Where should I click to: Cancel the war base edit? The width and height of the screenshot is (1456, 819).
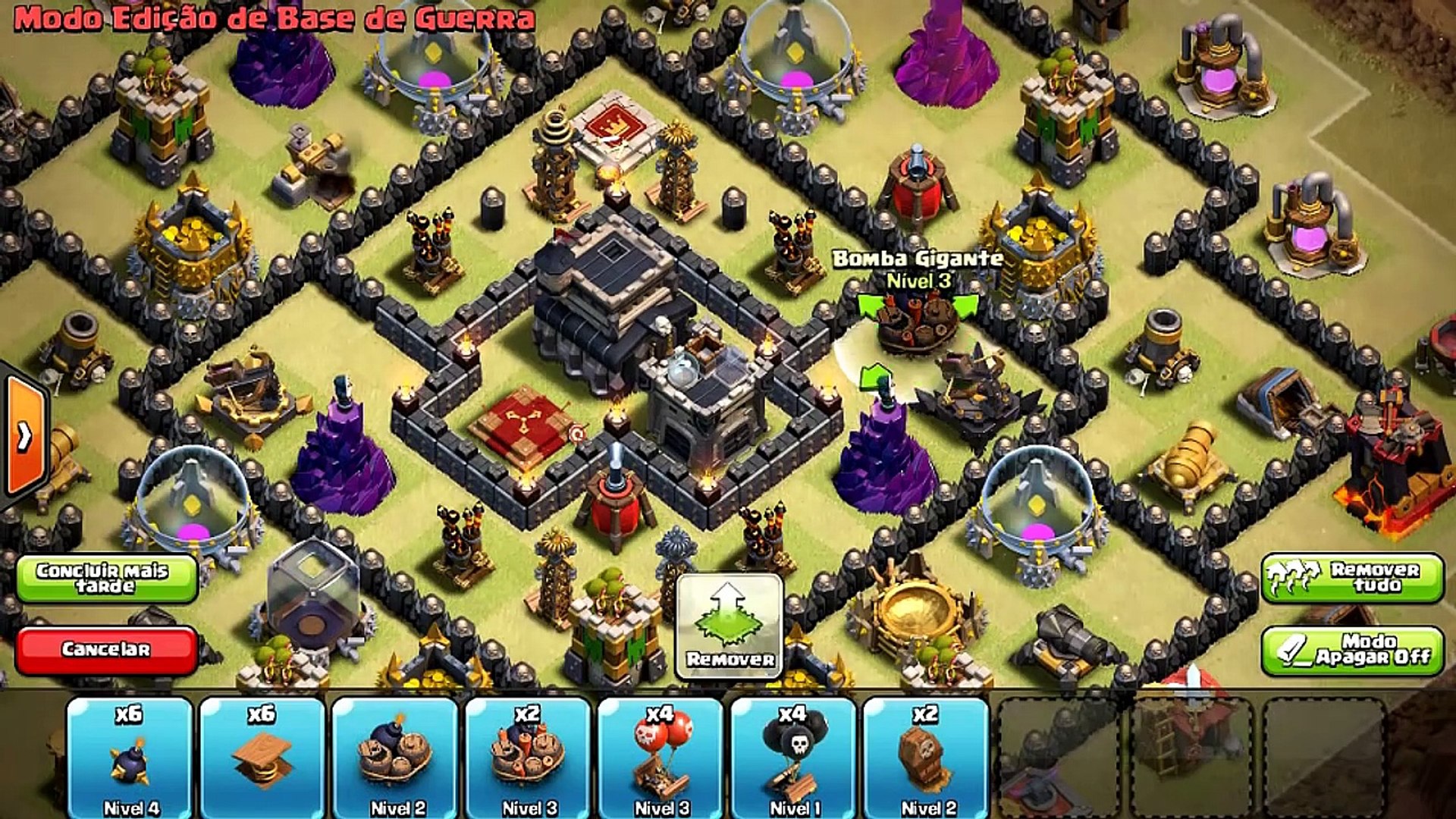coord(106,649)
